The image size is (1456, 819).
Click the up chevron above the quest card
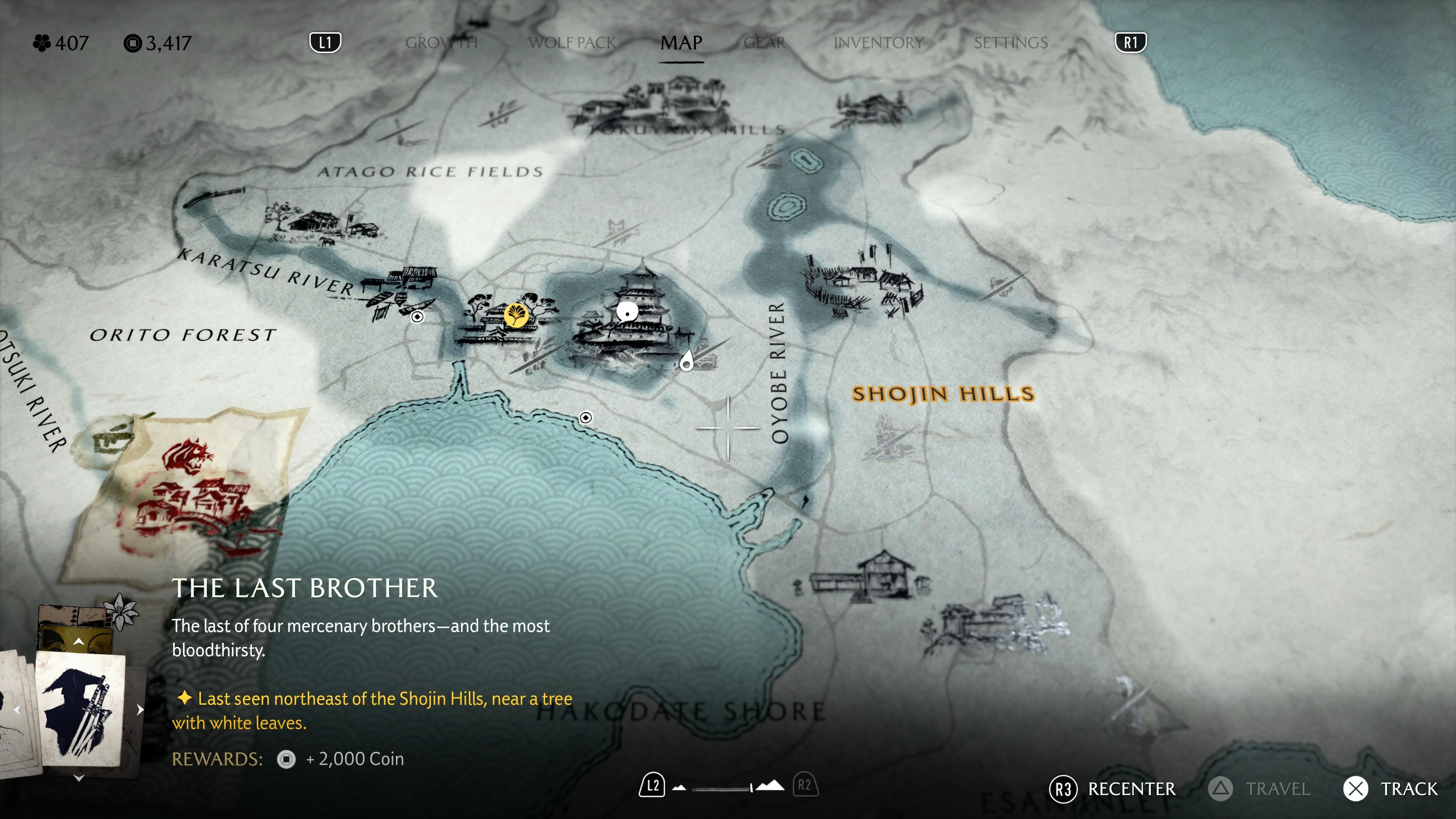tap(78, 642)
